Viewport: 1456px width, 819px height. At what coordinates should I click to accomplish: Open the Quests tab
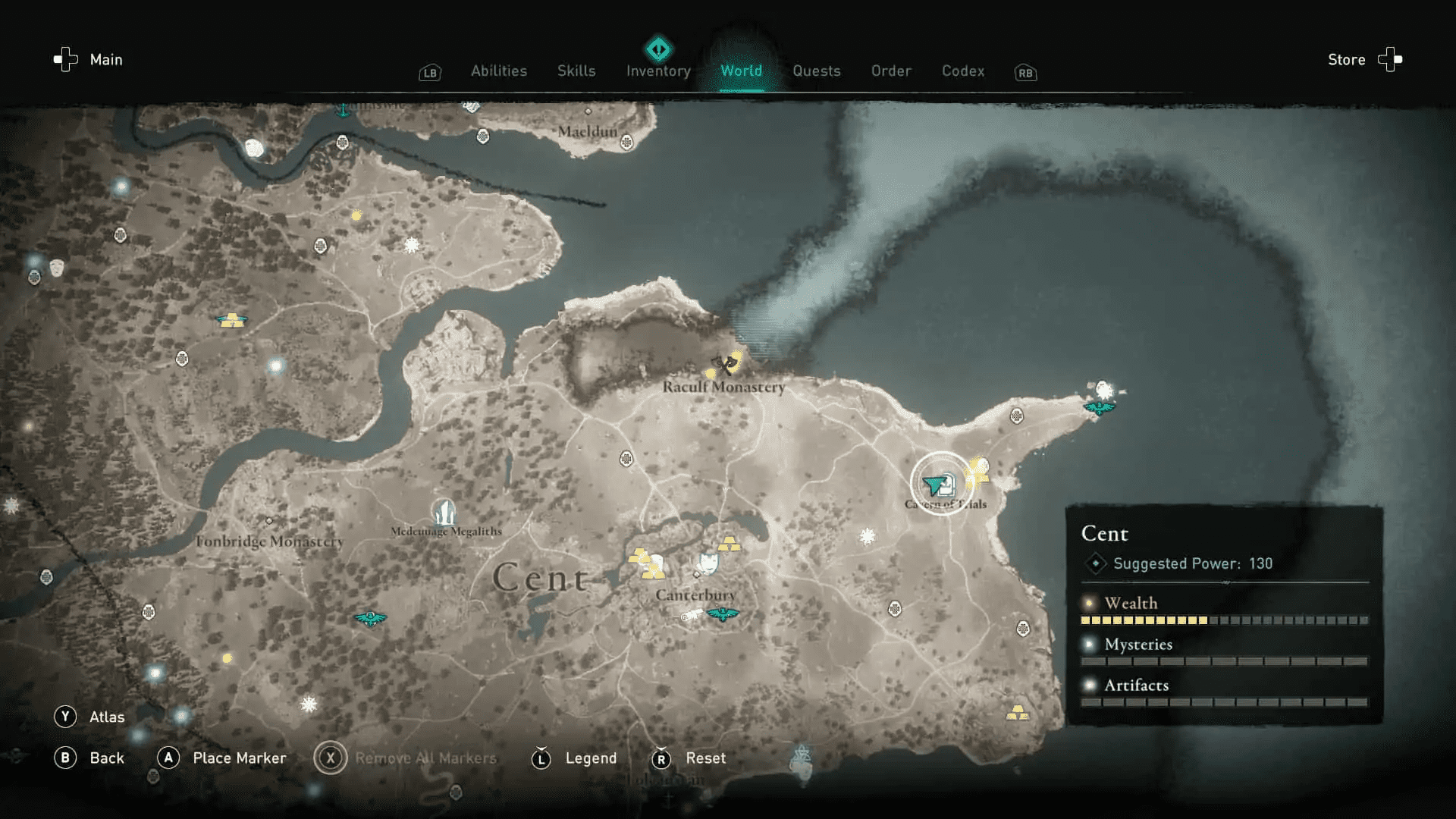[817, 71]
